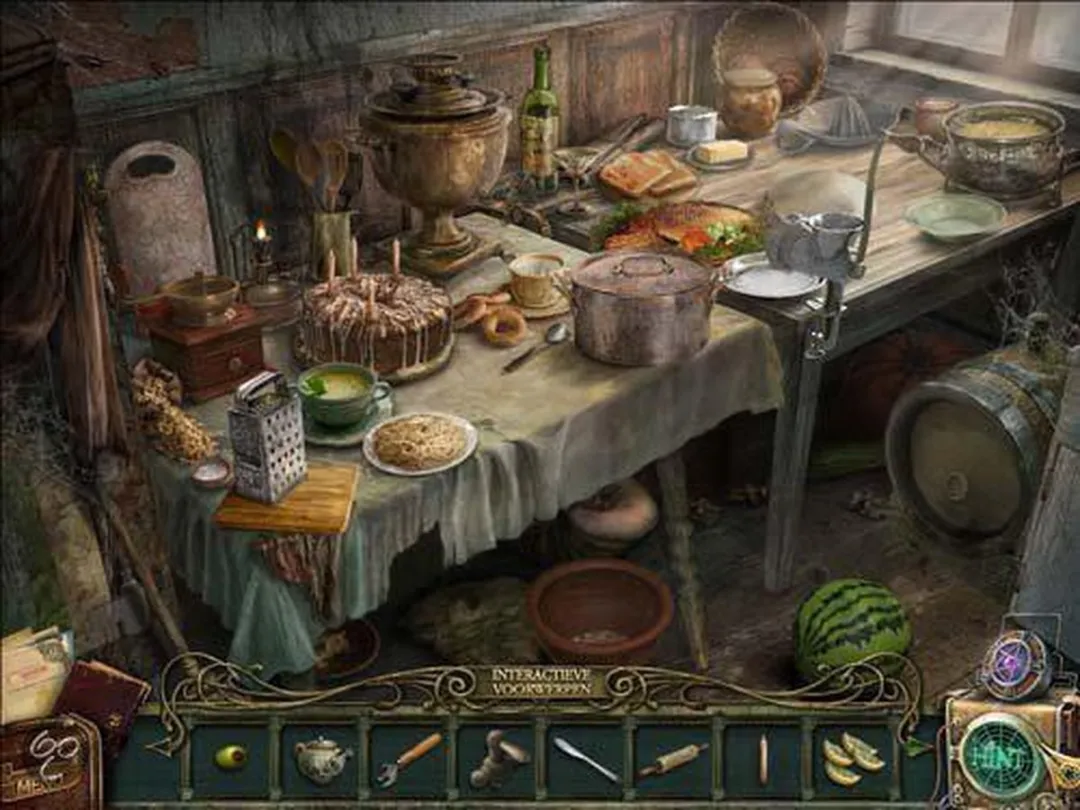Select the mushroom item slot
This screenshot has width=1080, height=810.
tap(497, 759)
